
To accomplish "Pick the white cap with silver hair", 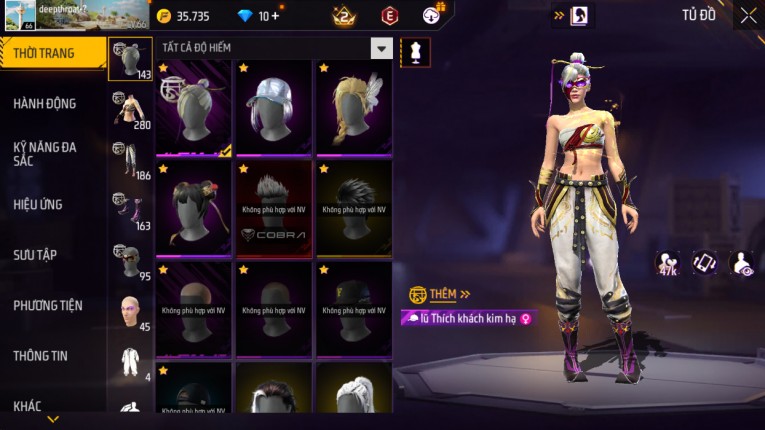I will click(x=273, y=107).
